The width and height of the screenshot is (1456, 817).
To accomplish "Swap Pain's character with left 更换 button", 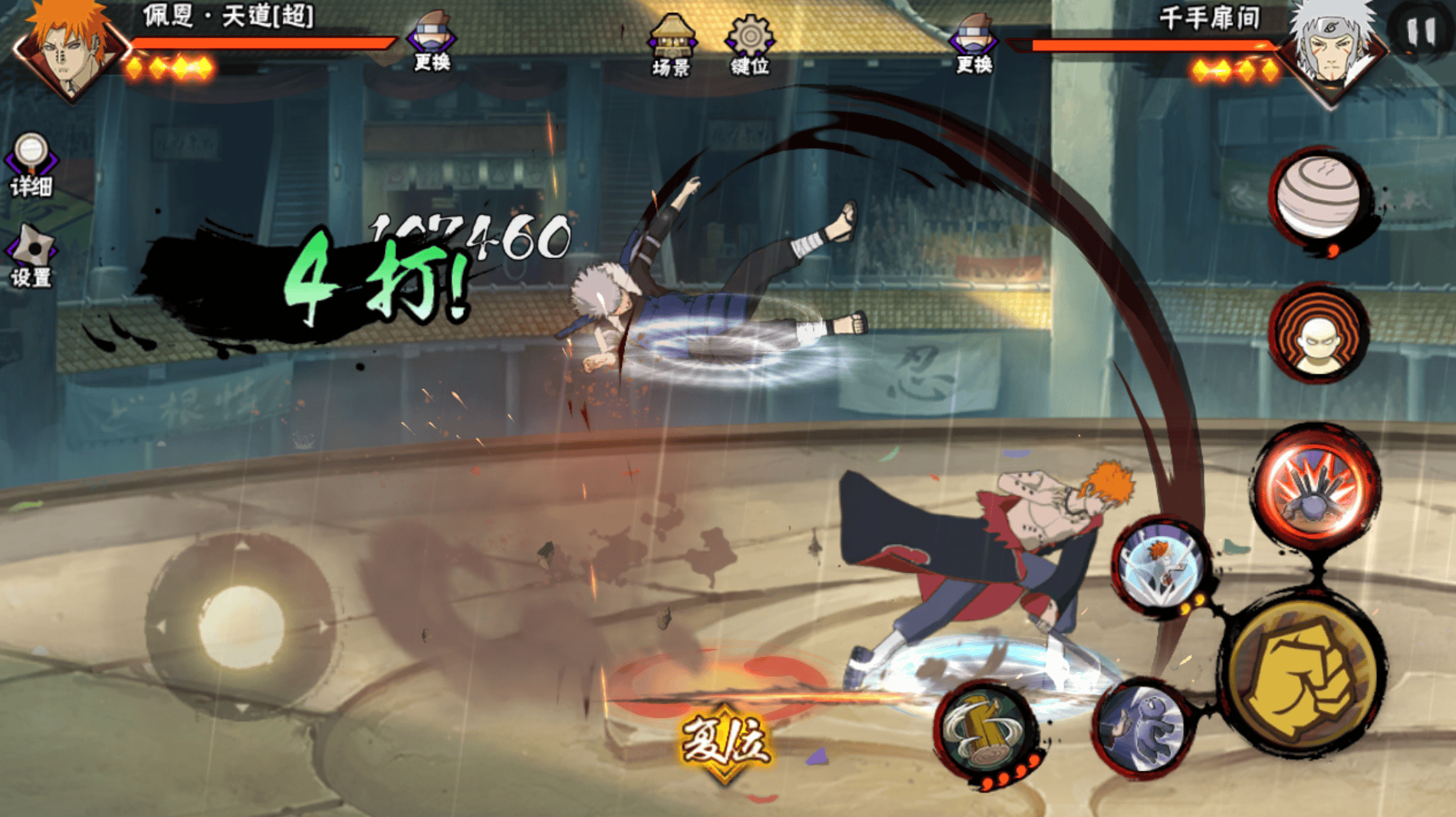I will point(432,42).
